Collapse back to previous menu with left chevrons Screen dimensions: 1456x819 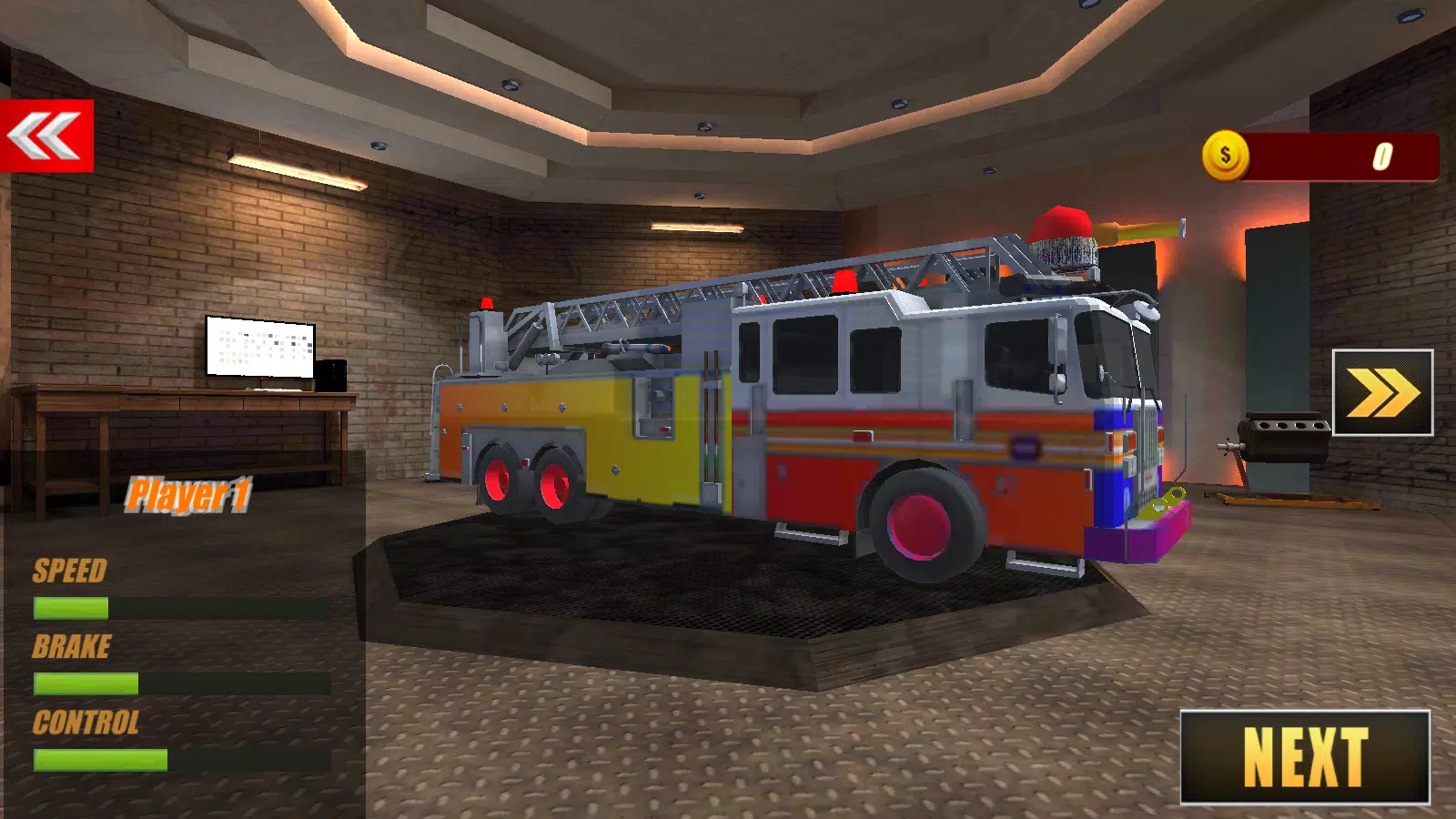click(47, 135)
